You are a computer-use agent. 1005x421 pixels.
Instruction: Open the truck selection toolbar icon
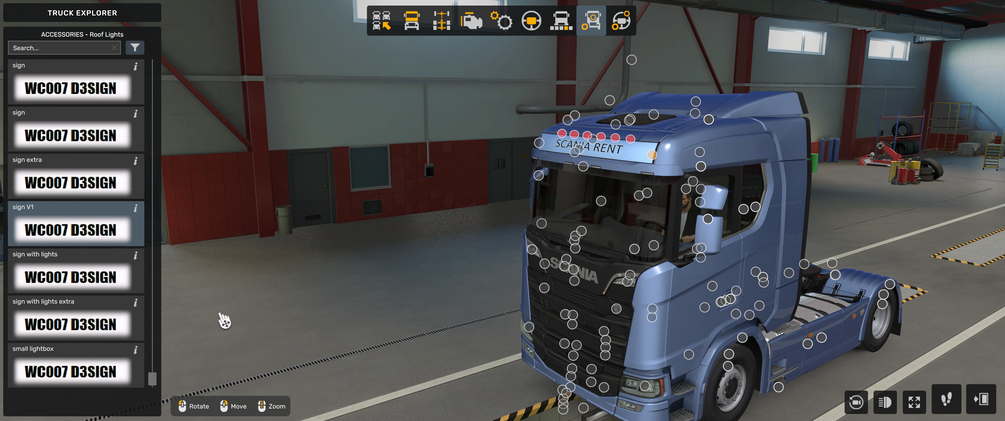click(x=382, y=21)
